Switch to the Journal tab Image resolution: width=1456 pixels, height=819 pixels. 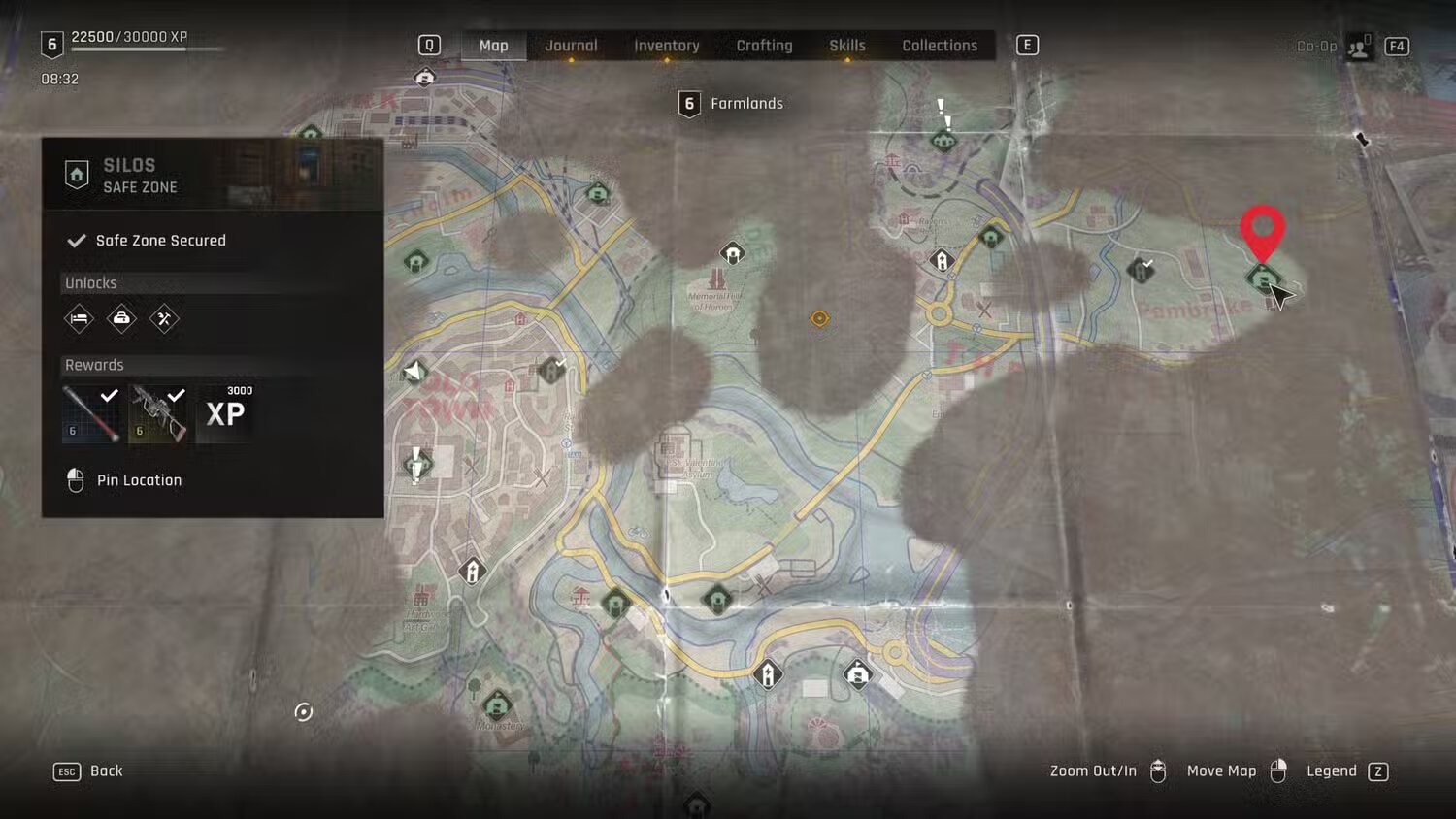pyautogui.click(x=571, y=46)
